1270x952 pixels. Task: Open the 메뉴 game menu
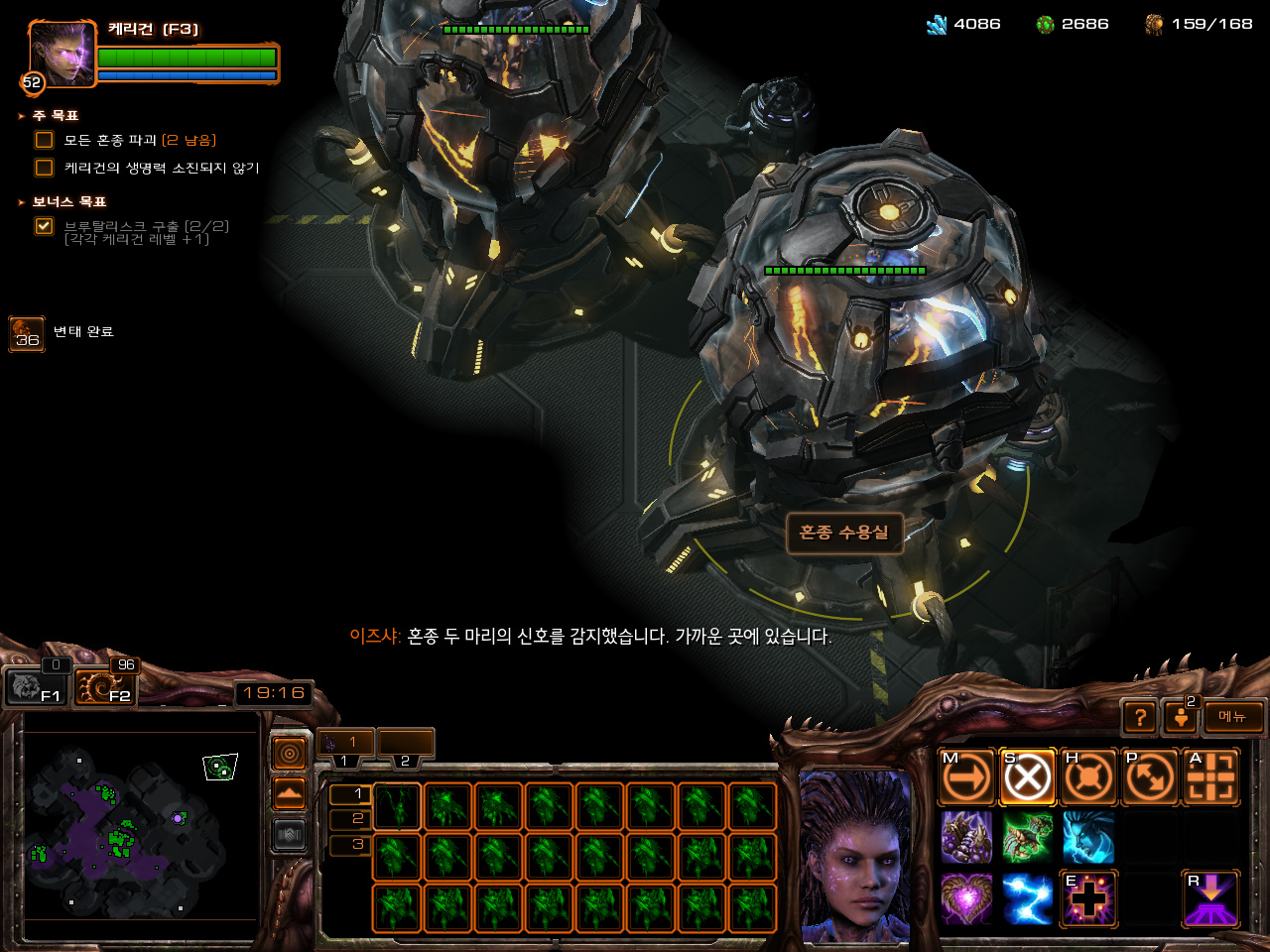[1233, 717]
